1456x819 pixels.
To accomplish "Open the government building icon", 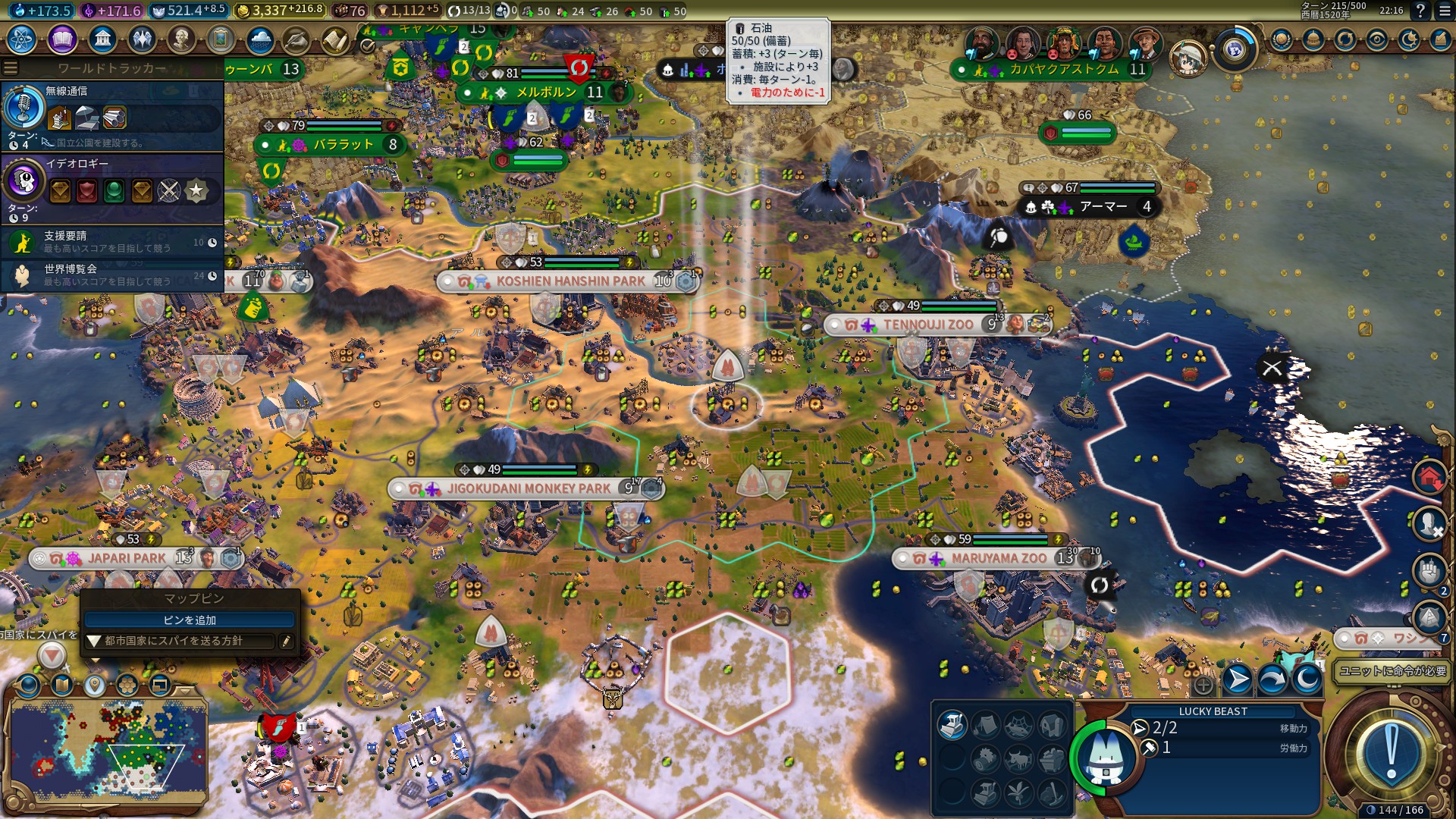I will [x=102, y=39].
